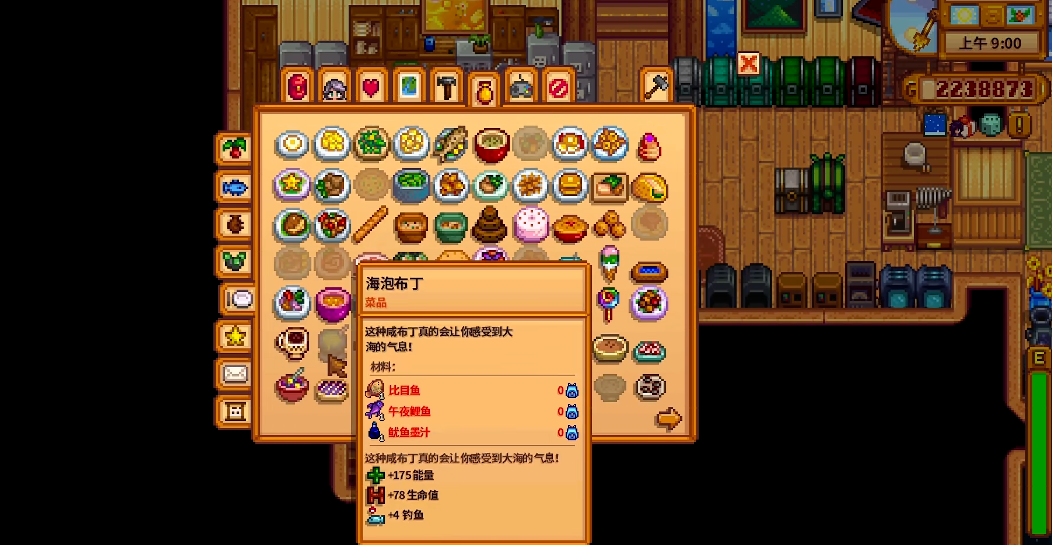
Task: Close the menu with the X button
Action: pos(748,65)
